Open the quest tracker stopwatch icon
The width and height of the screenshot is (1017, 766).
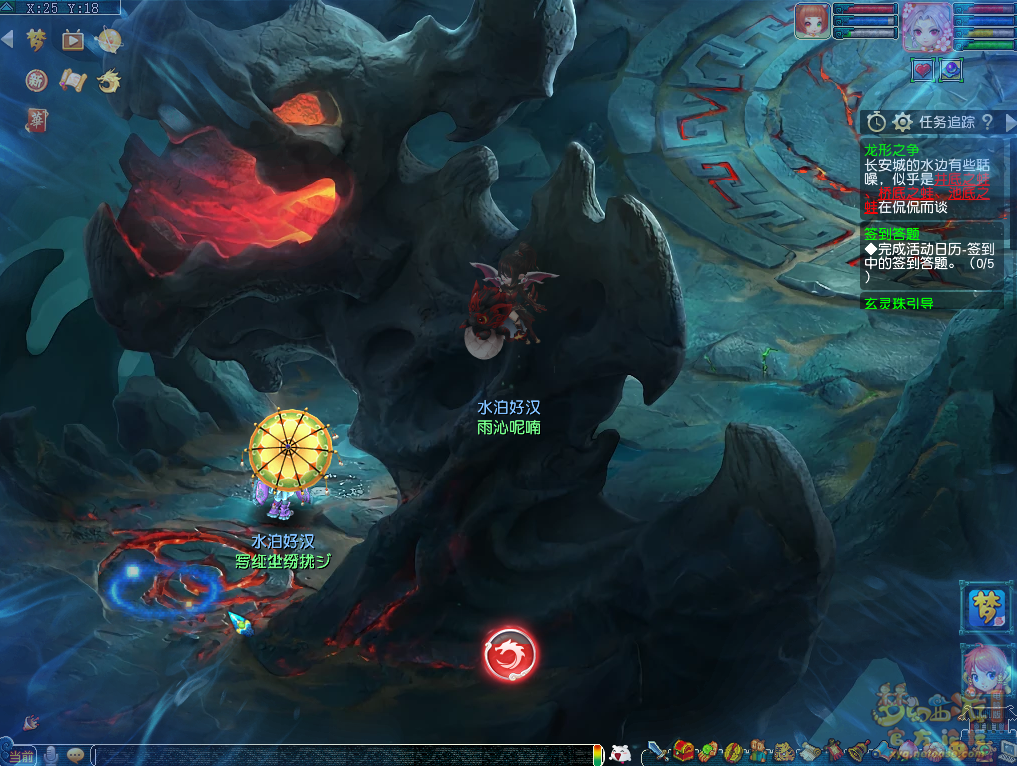click(876, 122)
